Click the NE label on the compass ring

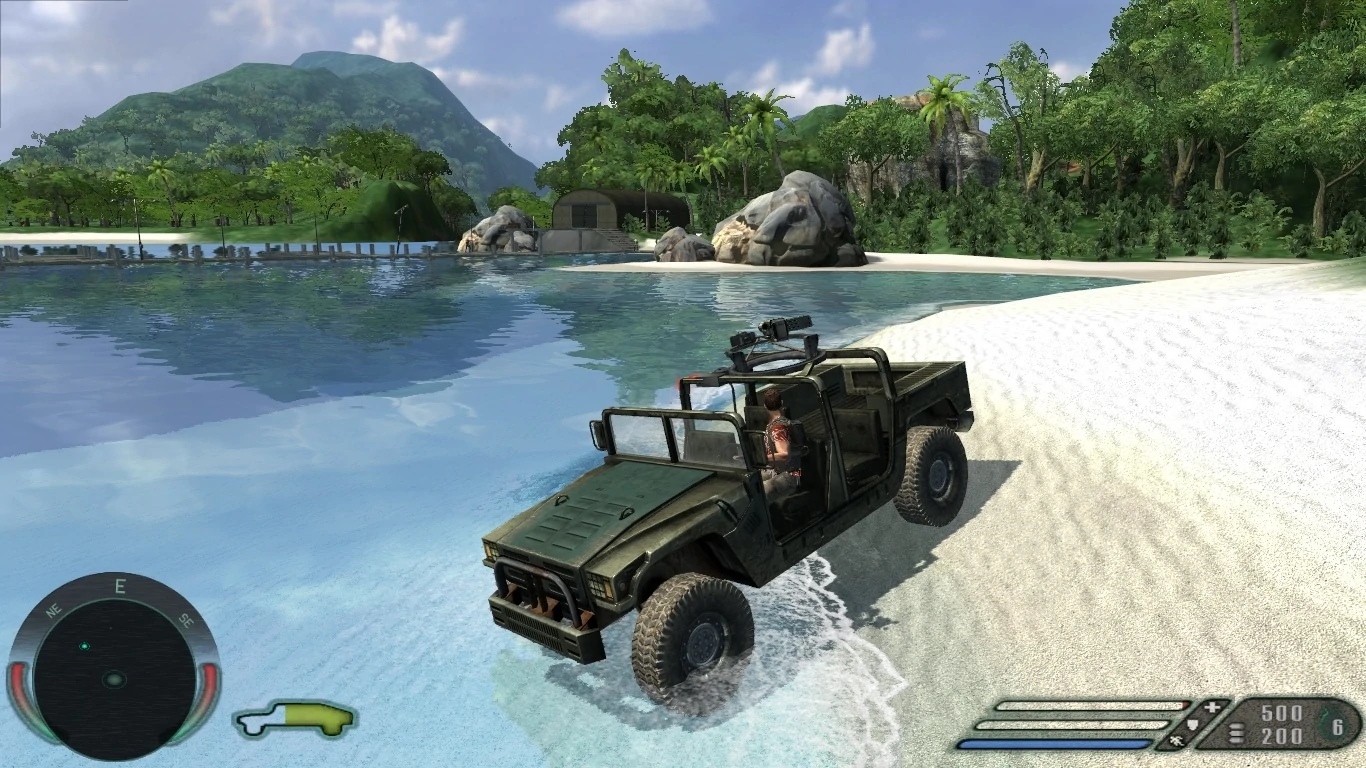click(53, 609)
